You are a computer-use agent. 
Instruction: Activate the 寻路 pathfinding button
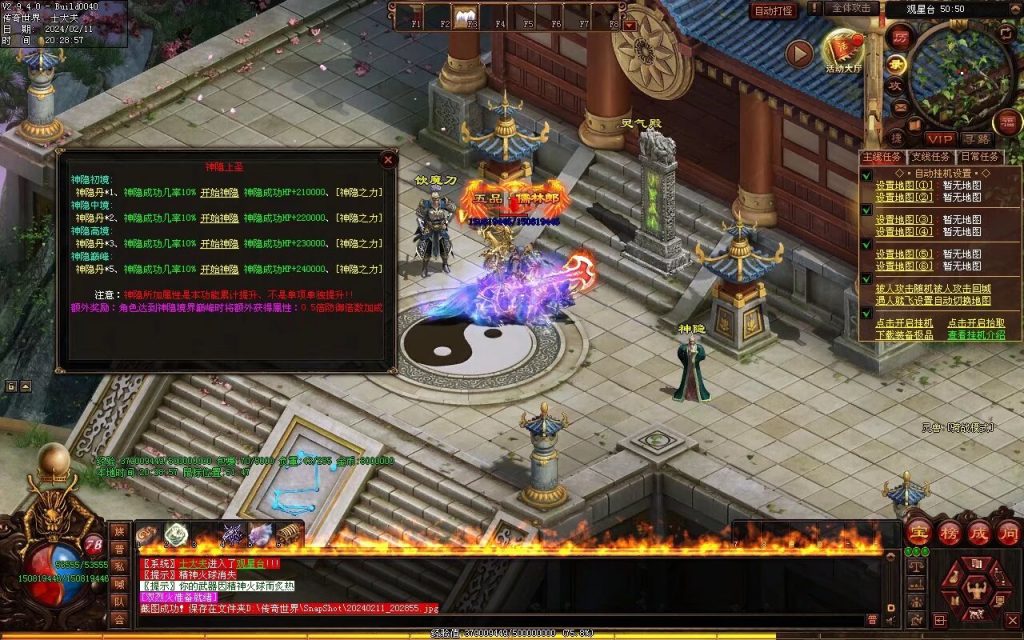[975, 138]
